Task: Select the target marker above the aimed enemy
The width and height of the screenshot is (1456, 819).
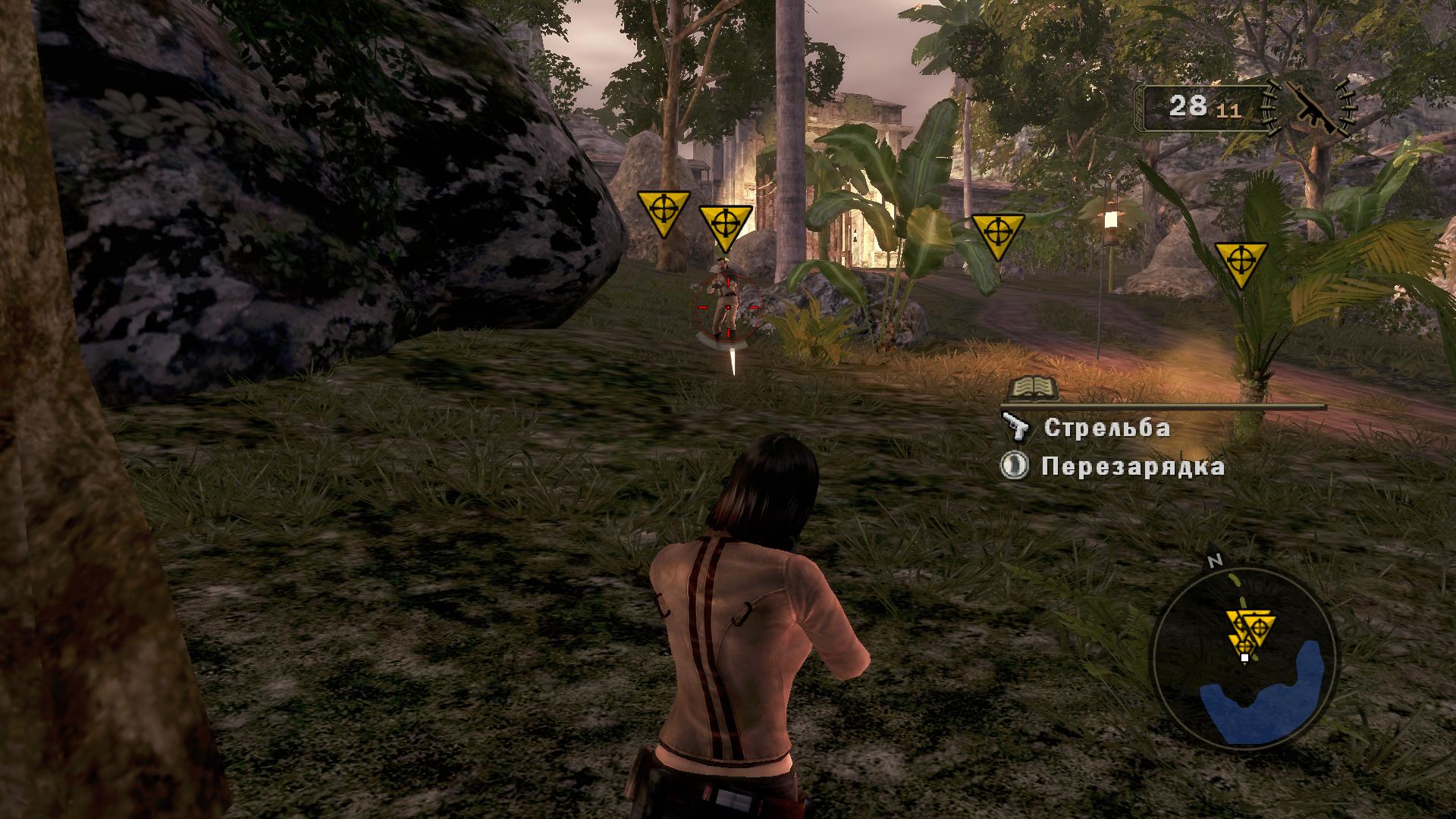Action: pyautogui.click(x=725, y=226)
